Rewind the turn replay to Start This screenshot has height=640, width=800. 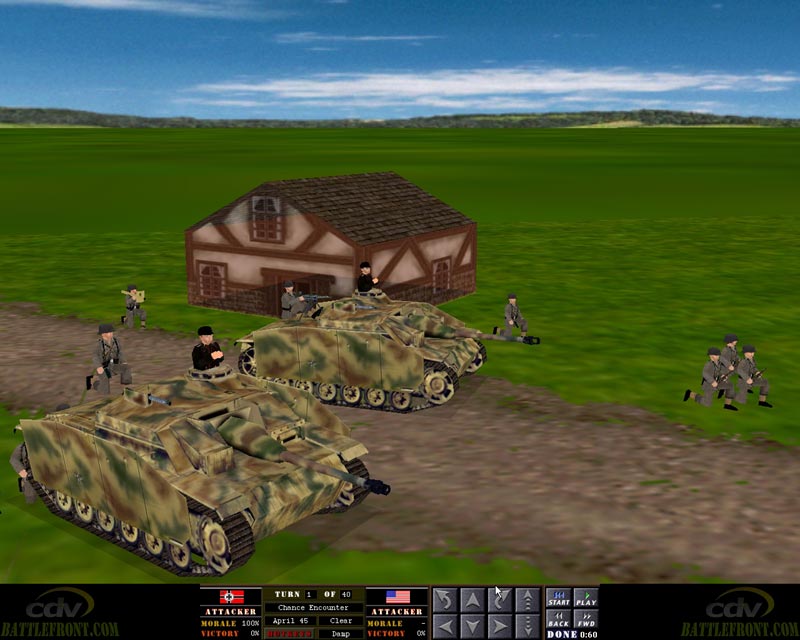point(558,599)
